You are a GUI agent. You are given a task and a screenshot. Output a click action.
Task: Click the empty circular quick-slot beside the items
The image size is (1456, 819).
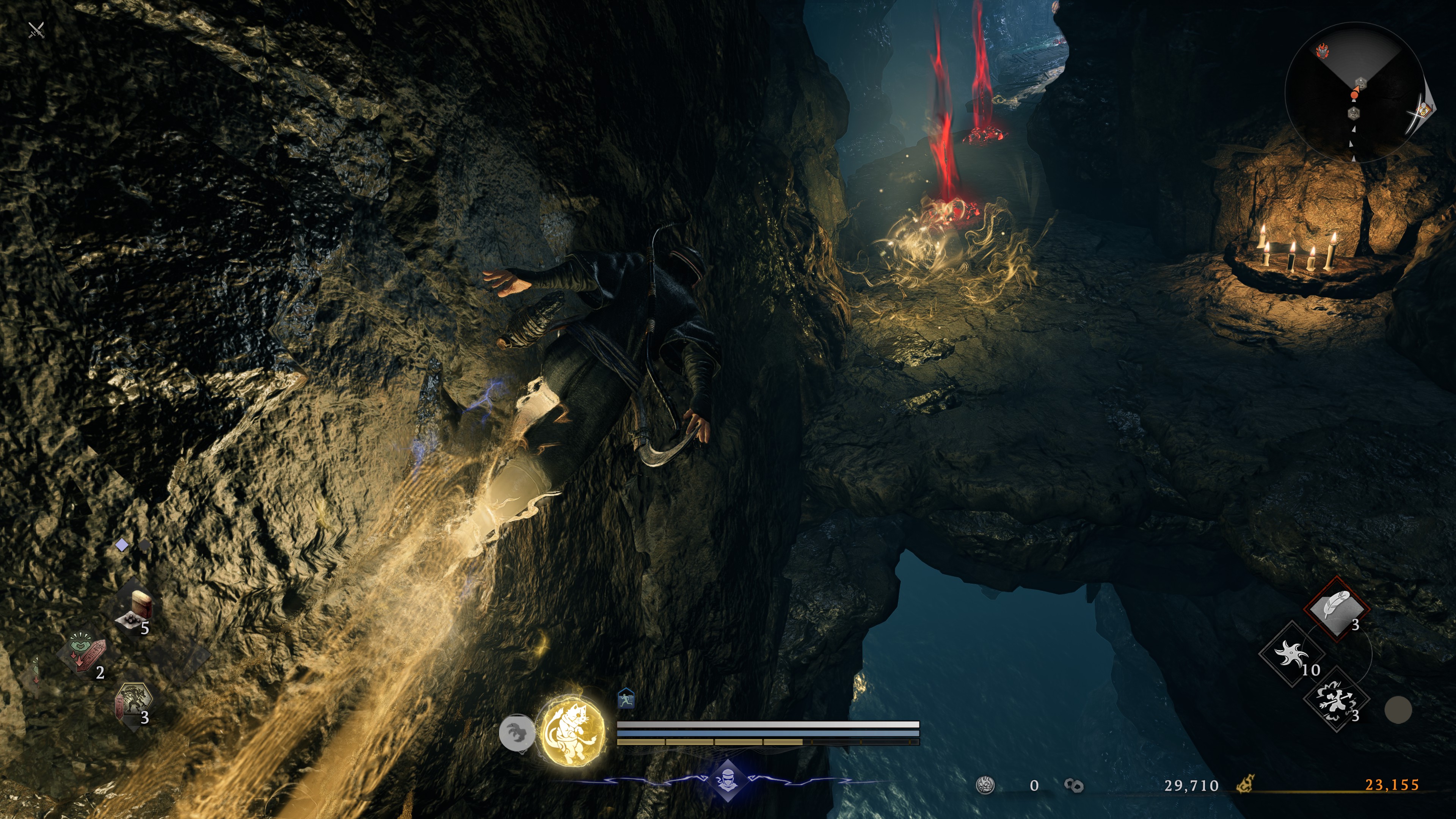coord(1399,711)
